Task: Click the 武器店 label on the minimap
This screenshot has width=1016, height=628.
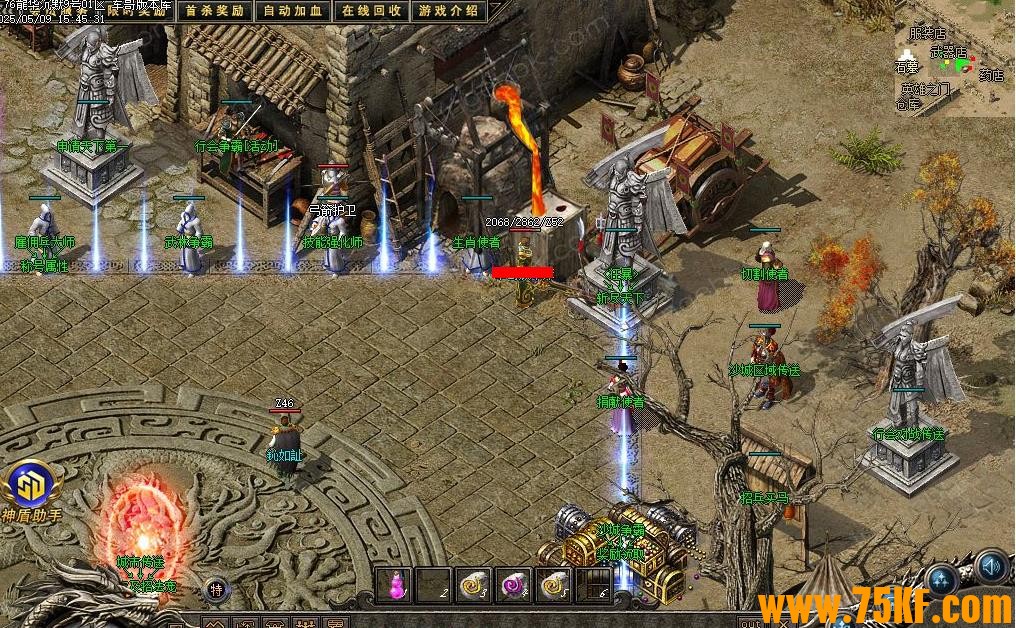Action: point(949,50)
